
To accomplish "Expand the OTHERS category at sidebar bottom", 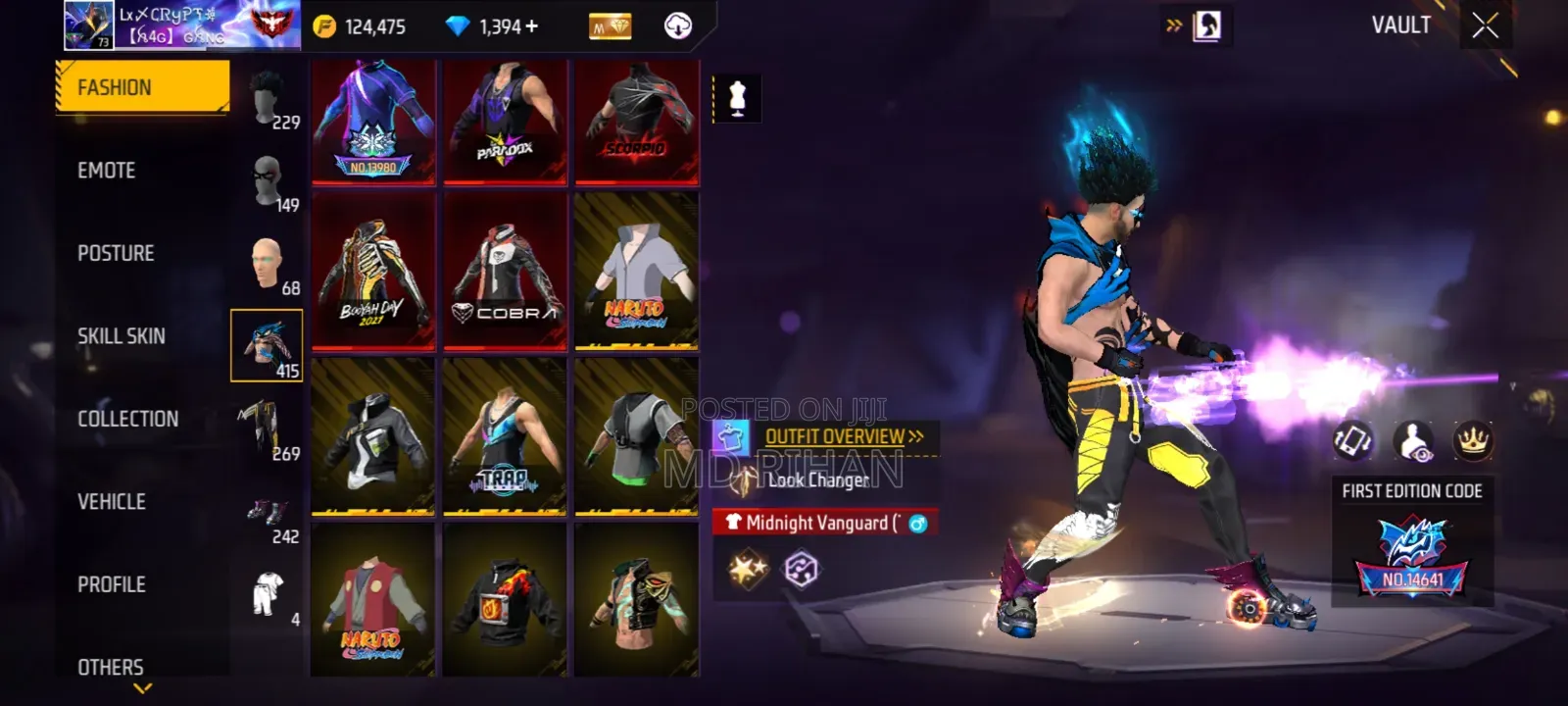I will click(x=111, y=667).
